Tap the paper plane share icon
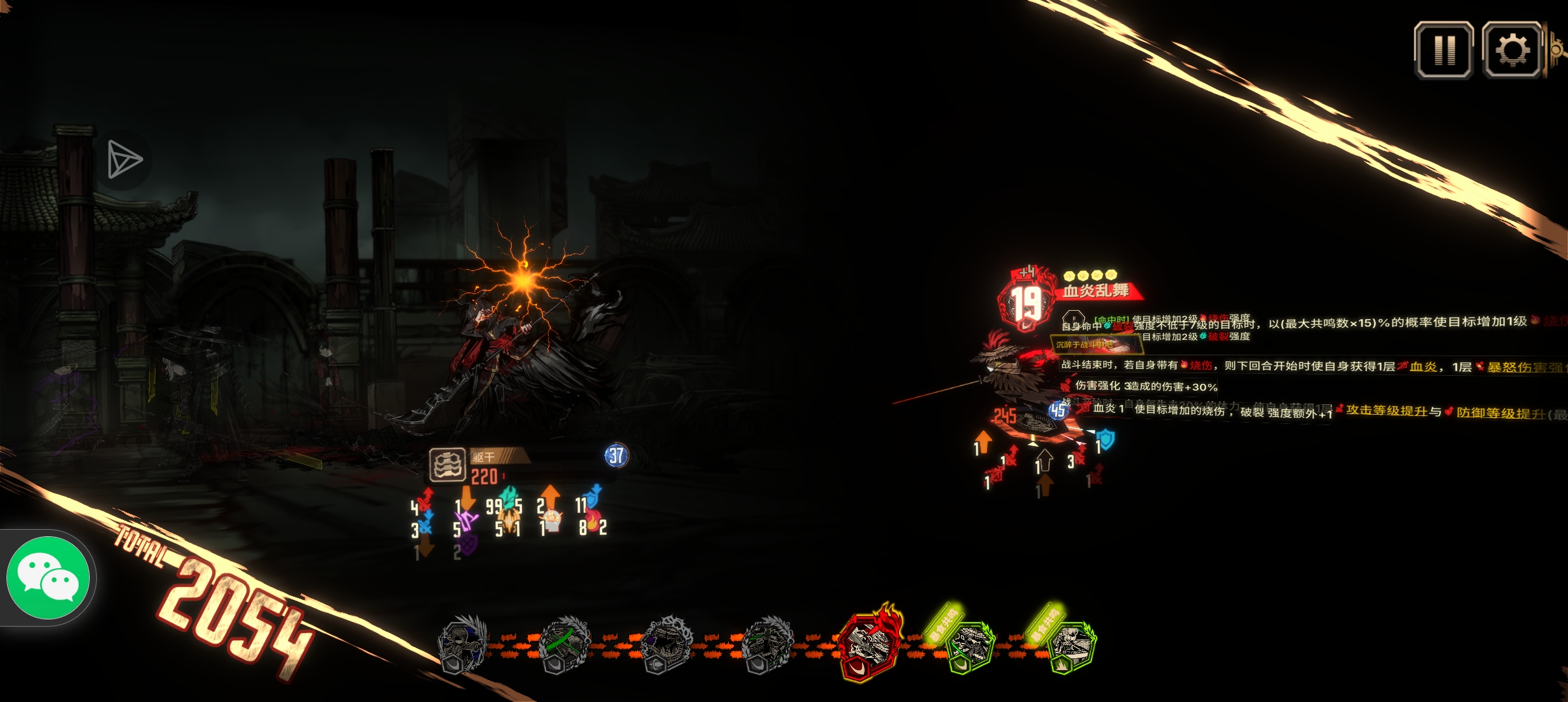Viewport: 1568px width, 702px height. [124, 160]
